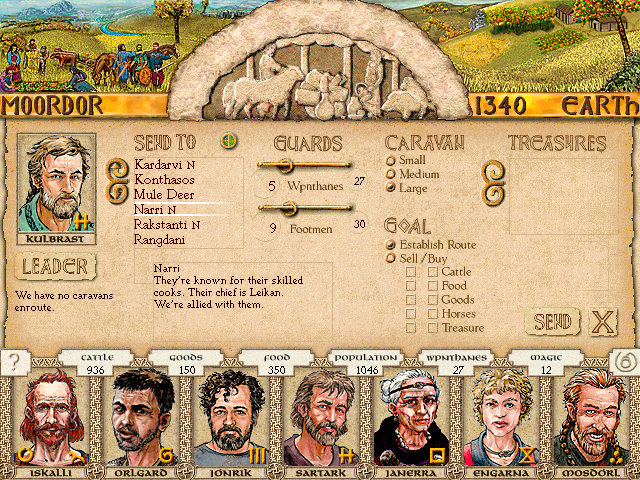
Task: Close the caravan screen with X
Action: pyautogui.click(x=602, y=322)
